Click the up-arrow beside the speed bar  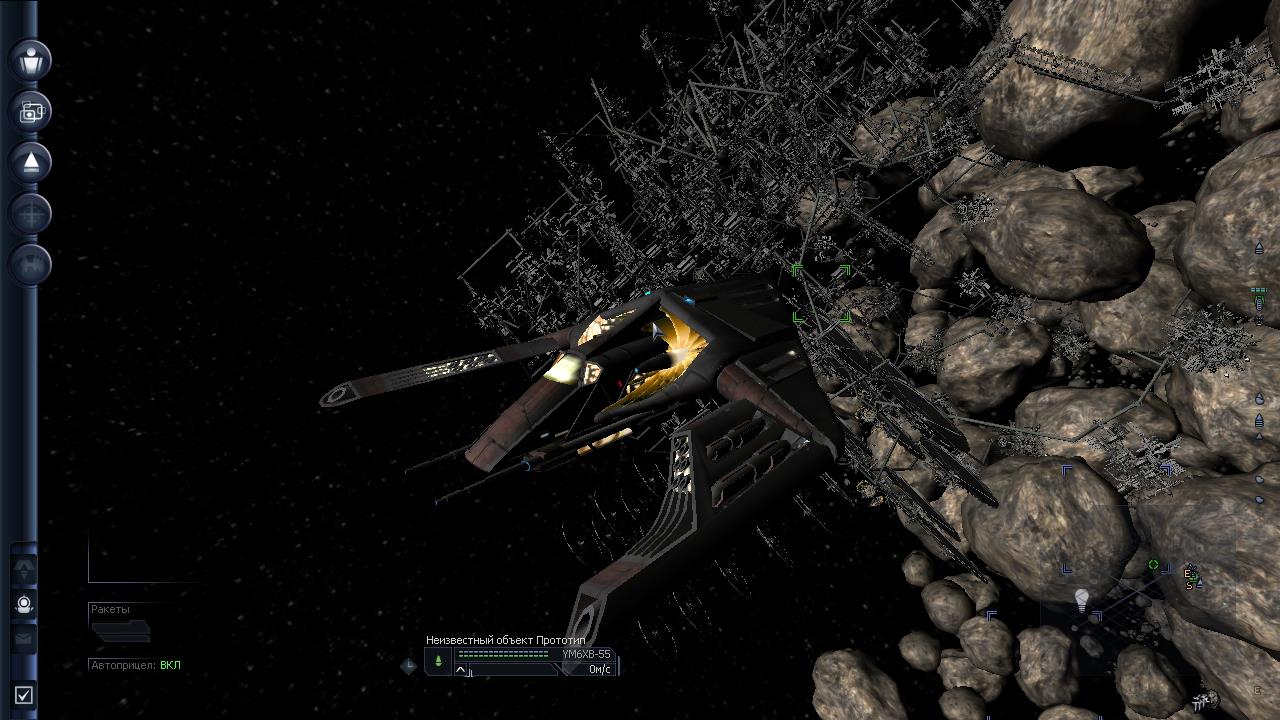pos(461,670)
